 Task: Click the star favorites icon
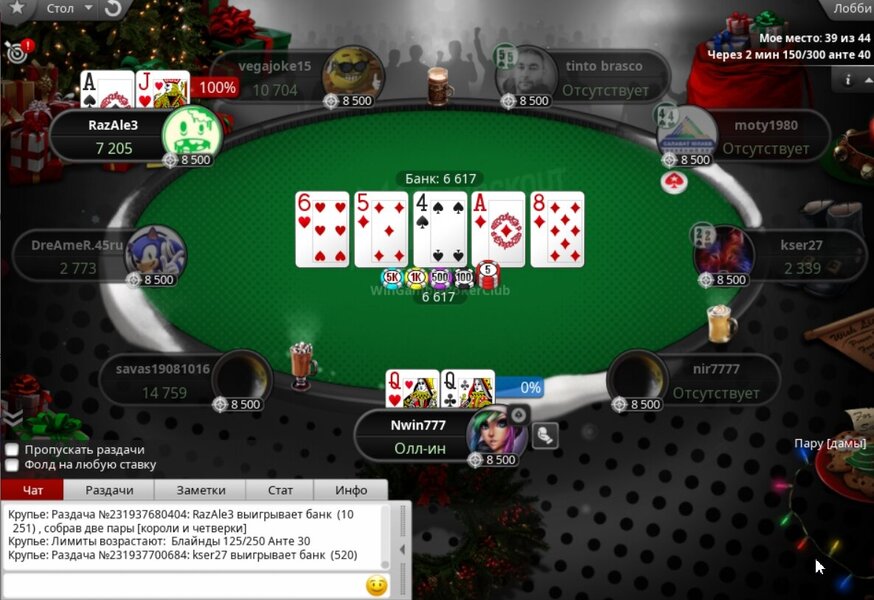point(18,9)
